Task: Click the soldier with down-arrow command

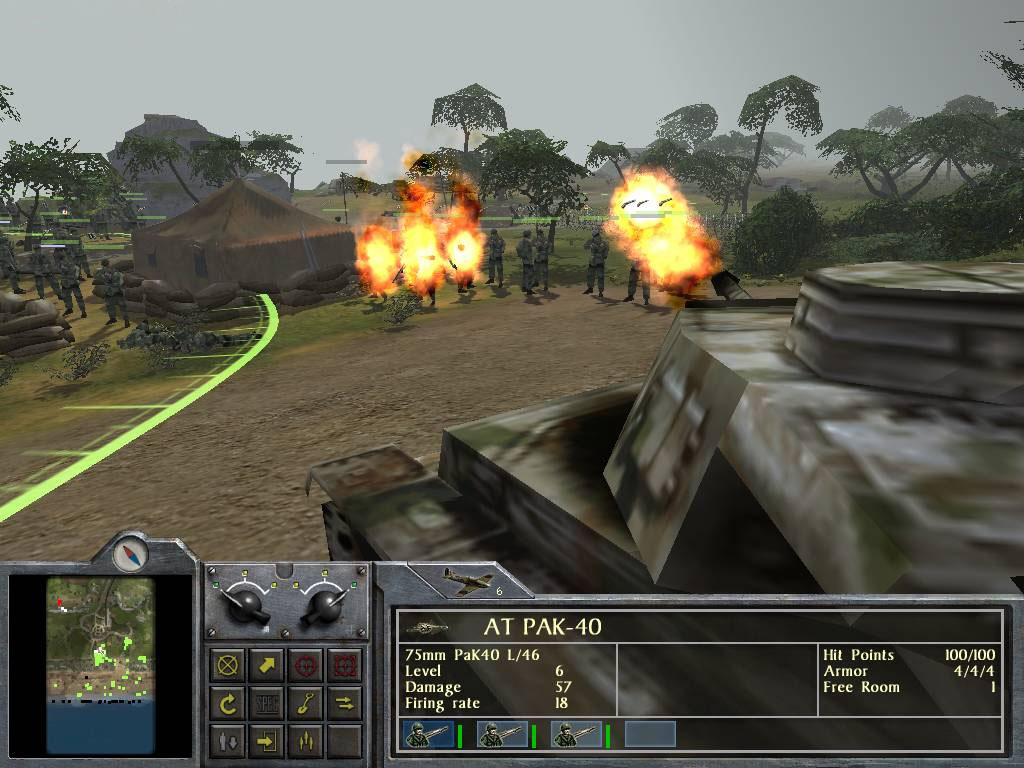Action: tap(229, 741)
